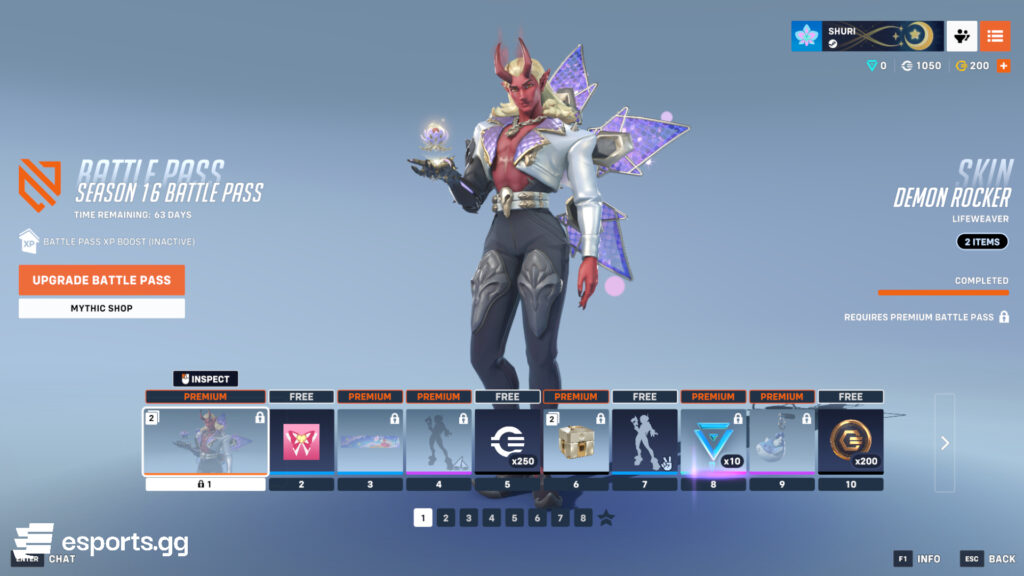Open Shuri's player profile banner

coord(867,36)
